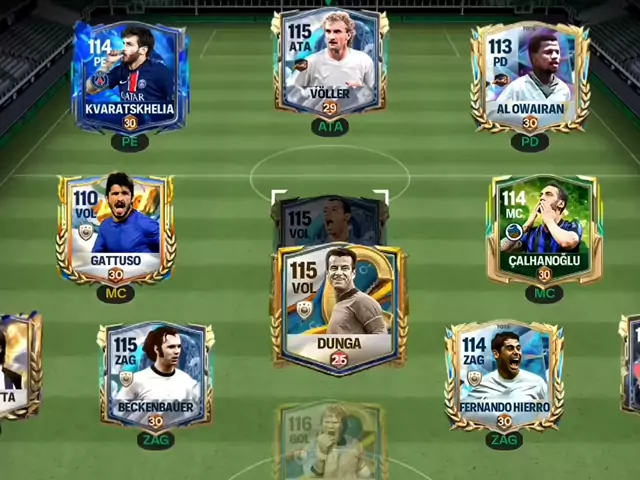Select the Kvaratskhelia player card
The width and height of the screenshot is (640, 480).
coord(129,77)
